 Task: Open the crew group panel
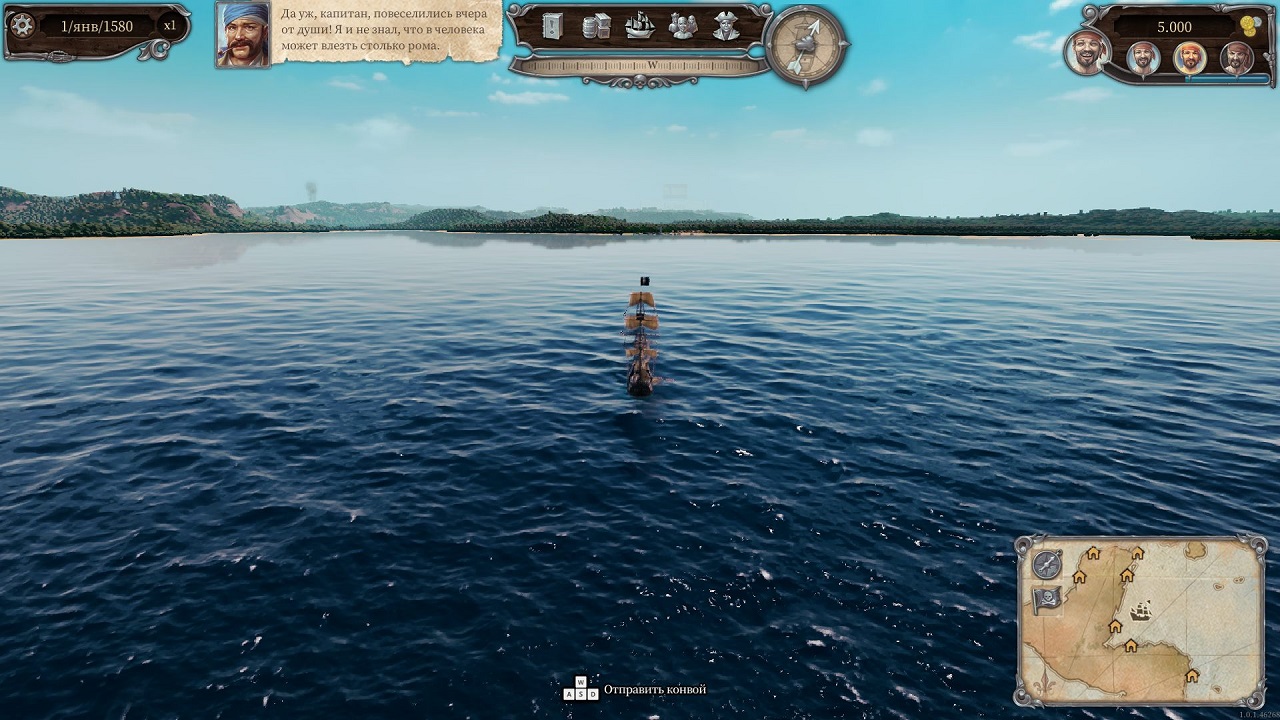683,26
